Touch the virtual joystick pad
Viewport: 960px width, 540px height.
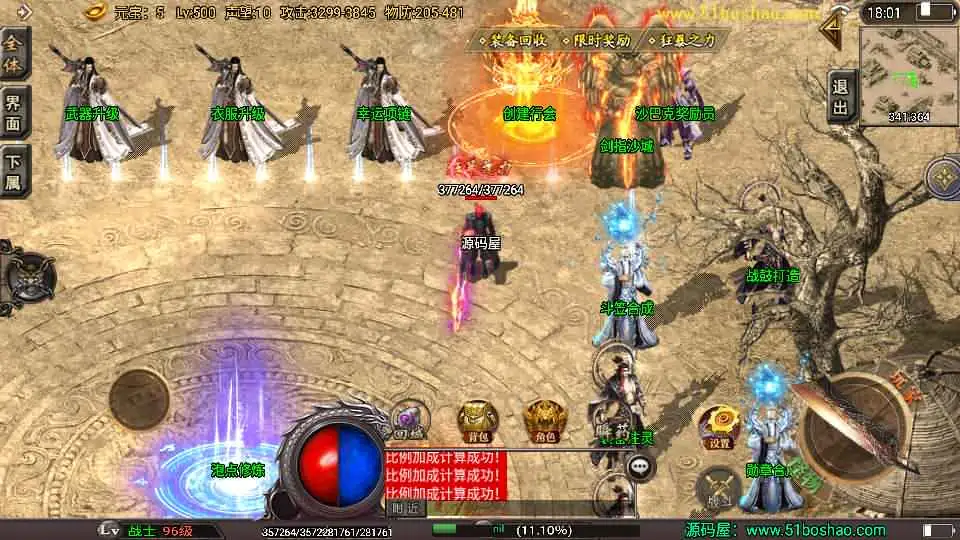coord(138,398)
